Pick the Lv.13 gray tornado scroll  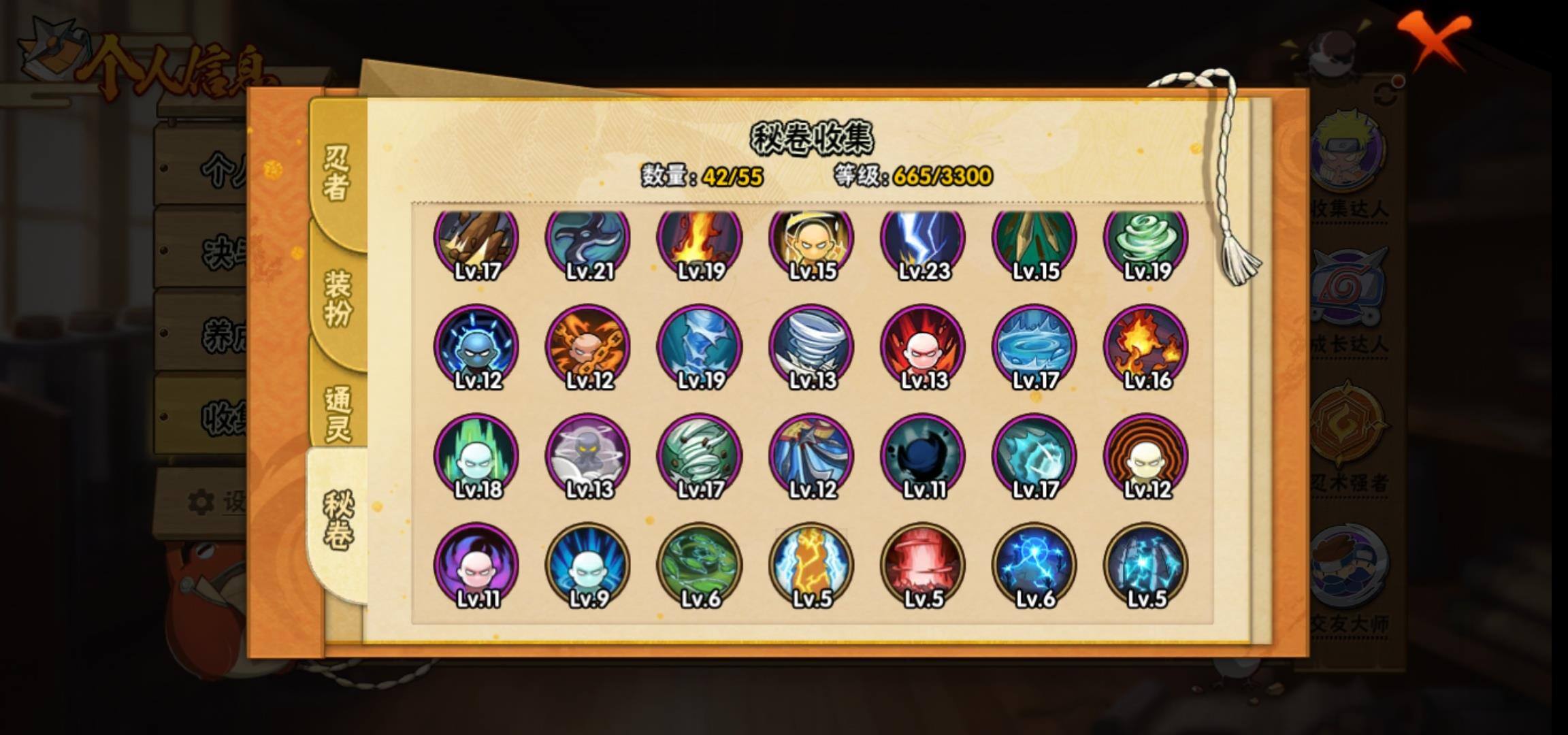[x=811, y=347]
